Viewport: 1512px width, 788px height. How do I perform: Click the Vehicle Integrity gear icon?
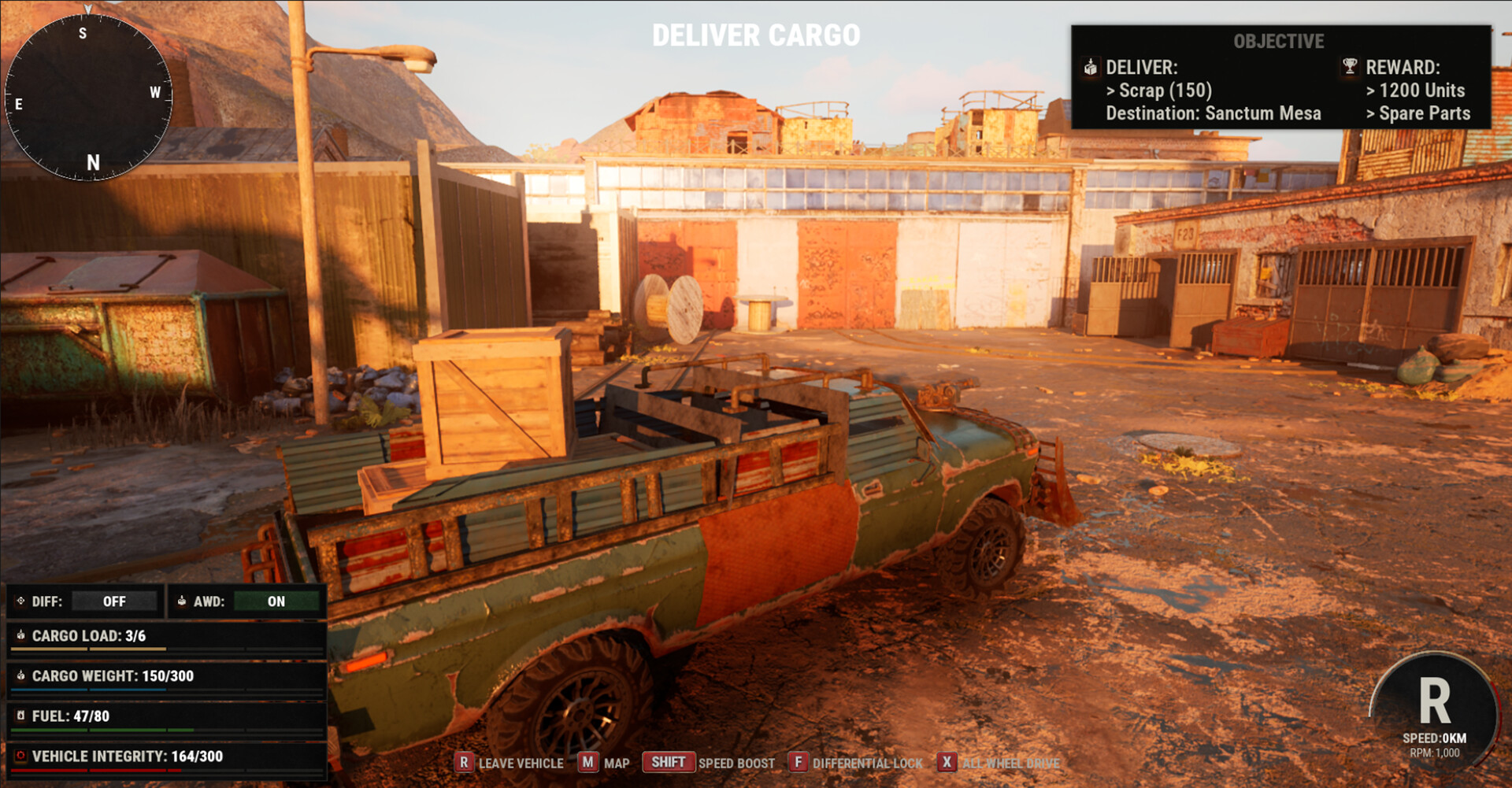point(20,755)
